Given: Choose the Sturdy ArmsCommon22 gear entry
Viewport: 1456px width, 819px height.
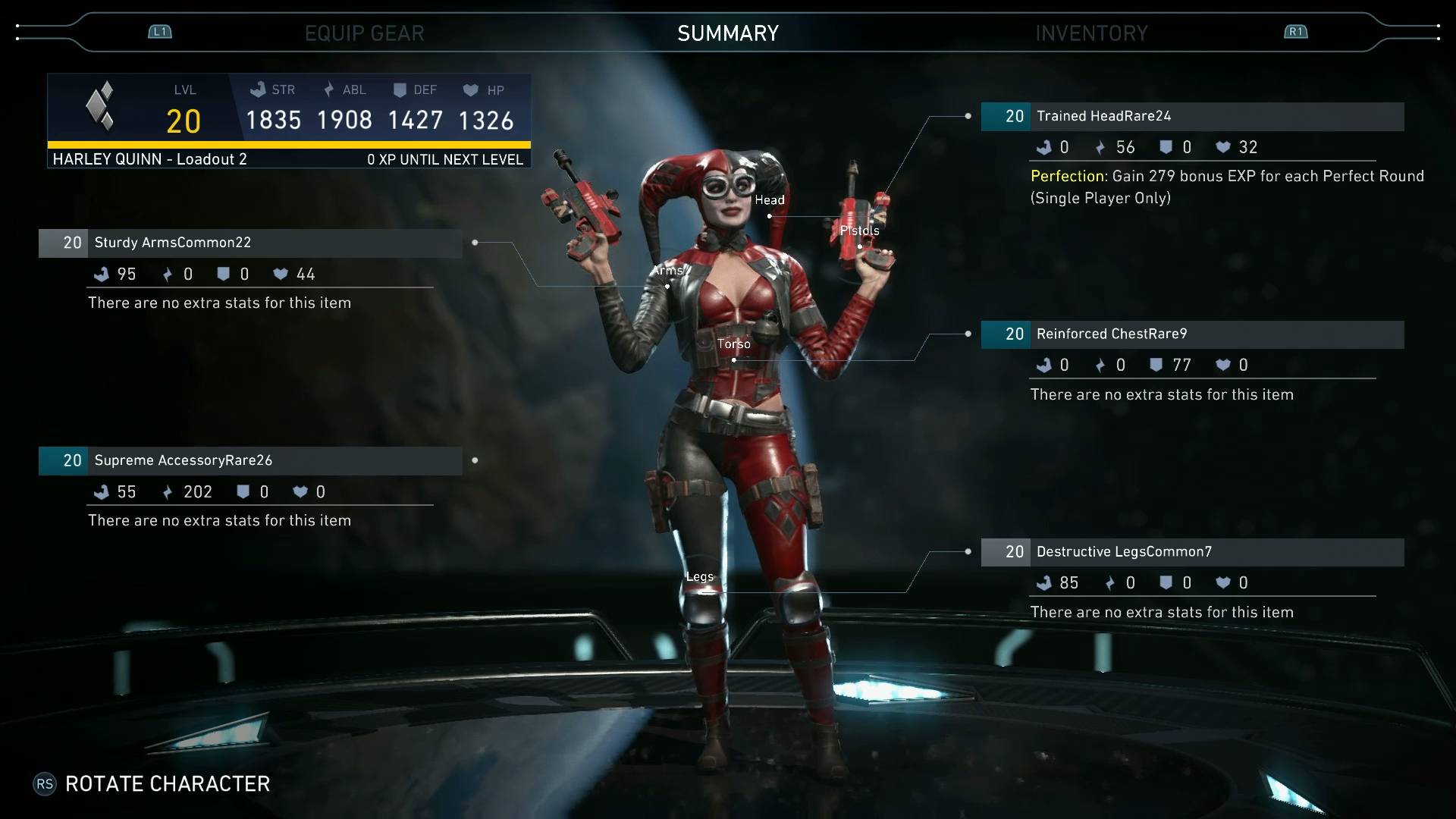Looking at the screenshot, I should tap(250, 243).
